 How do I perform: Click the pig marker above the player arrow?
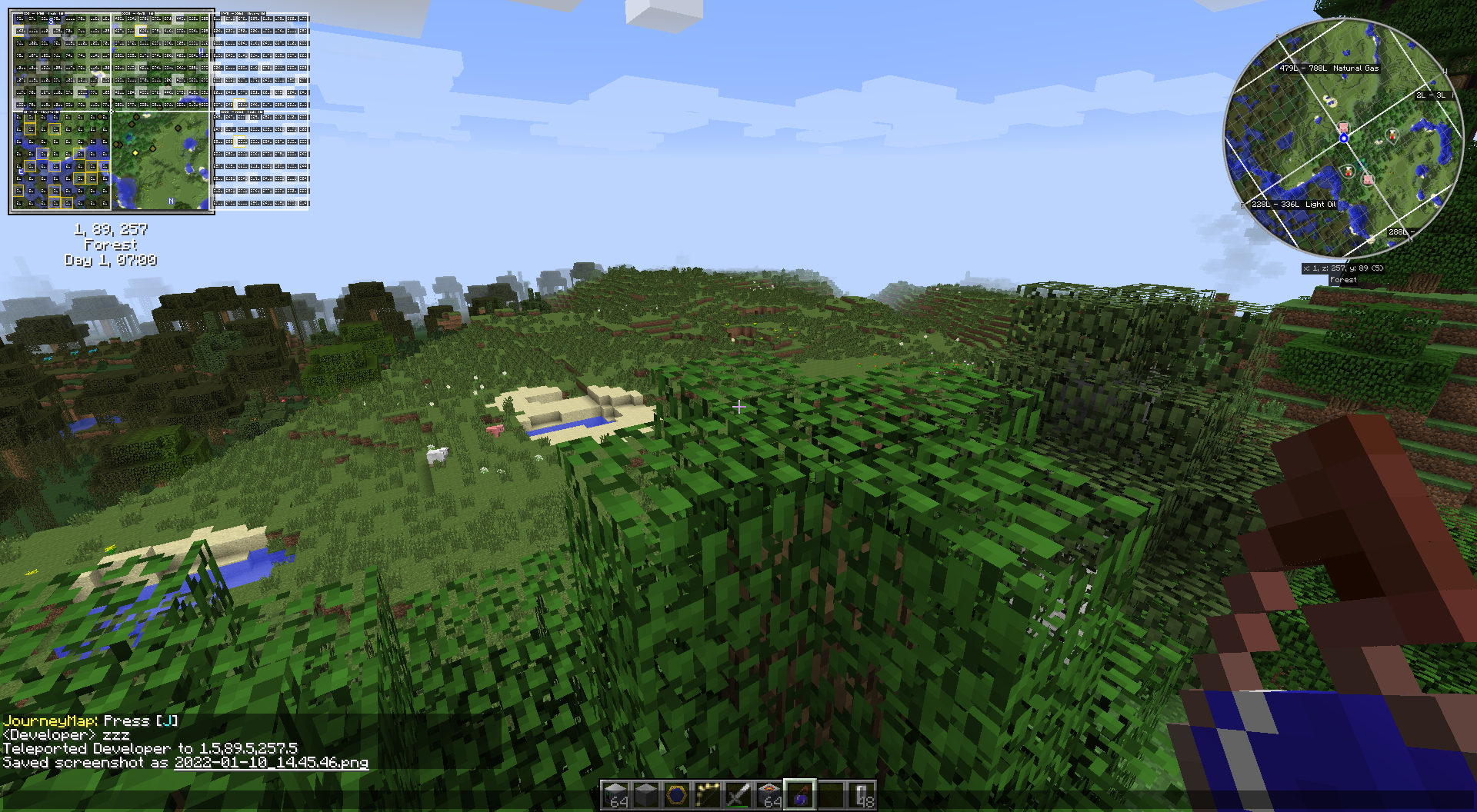[1343, 127]
